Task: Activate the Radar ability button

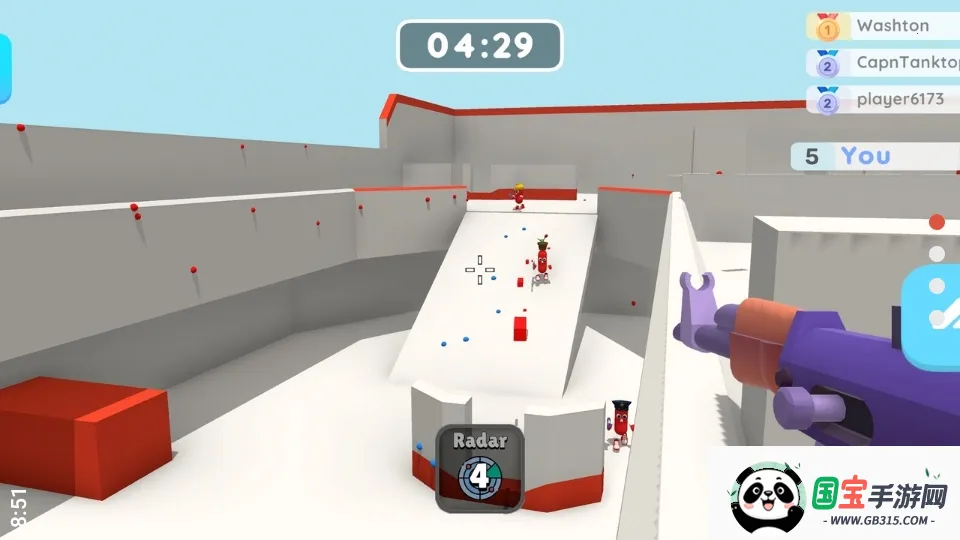Action: (x=479, y=468)
